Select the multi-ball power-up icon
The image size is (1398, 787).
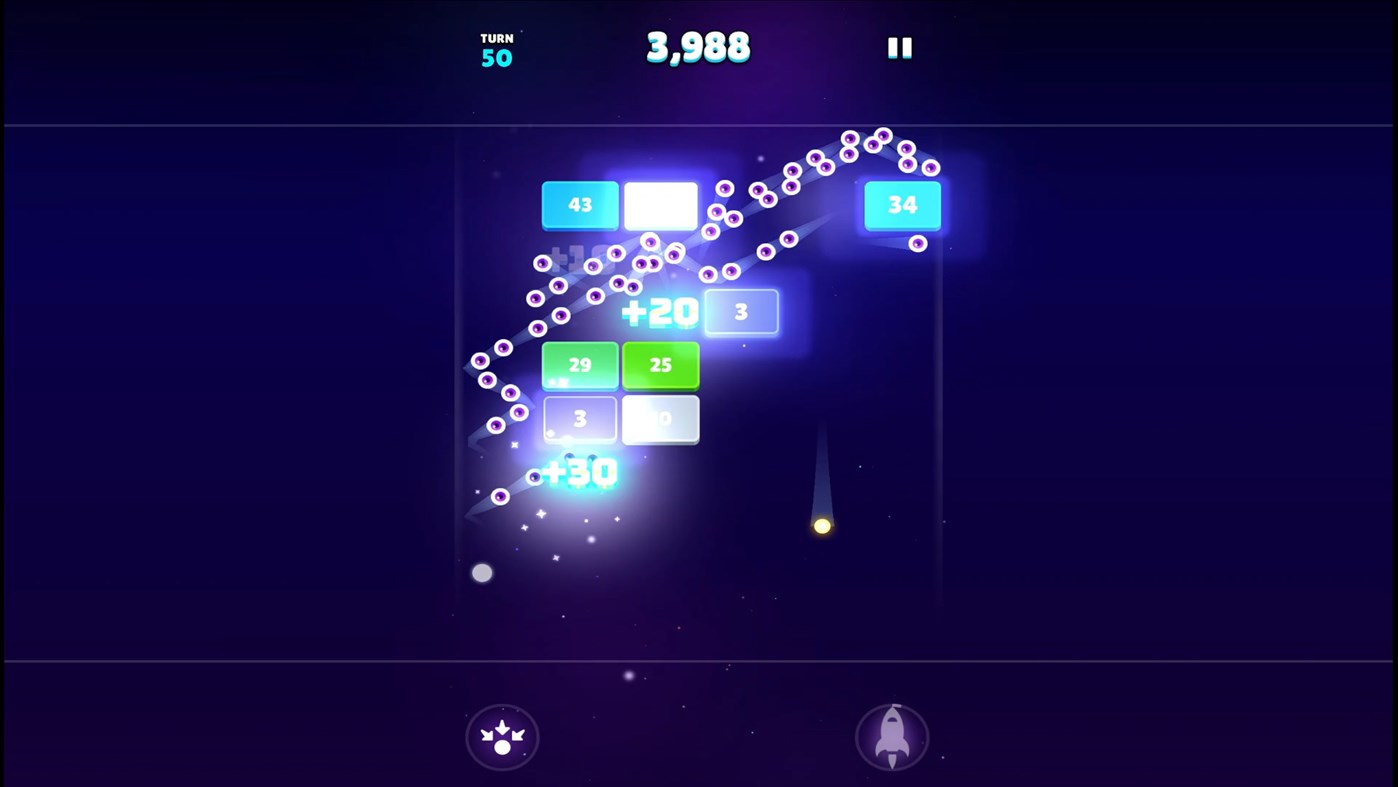(501, 736)
